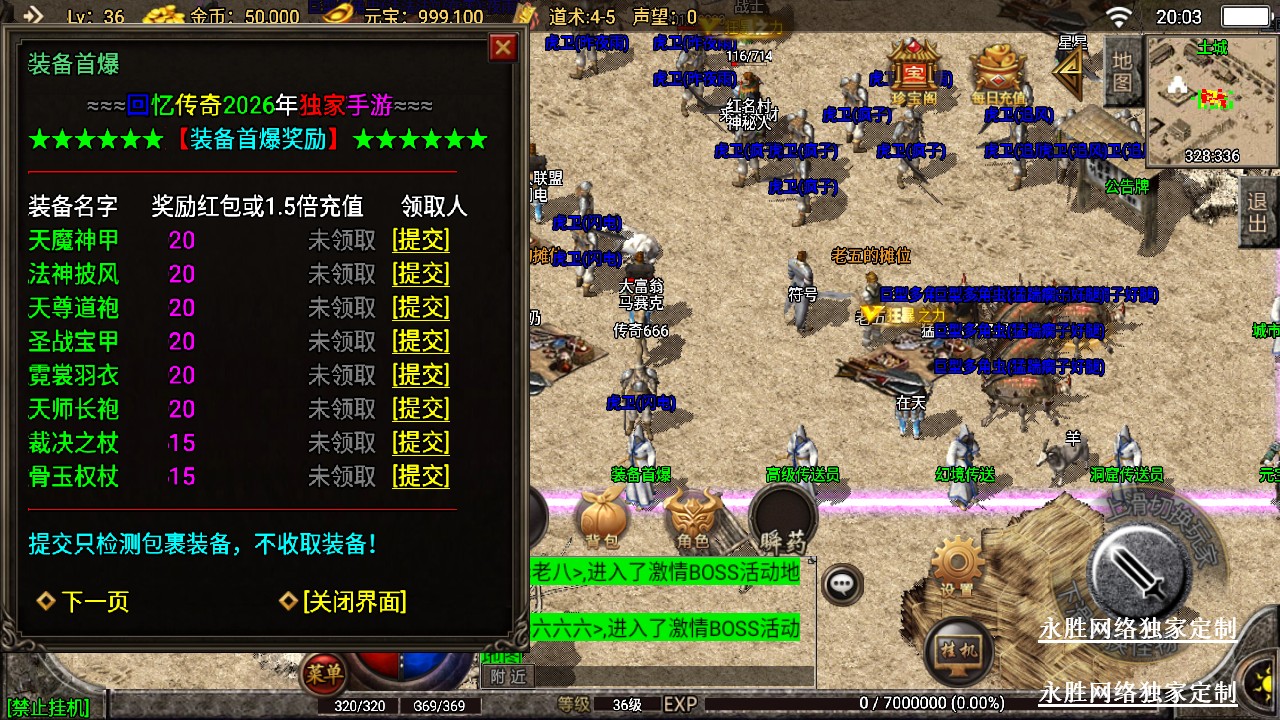1280x720 pixels.
Task: Close the 装备首爆 panel with the red X
Action: 503,47
